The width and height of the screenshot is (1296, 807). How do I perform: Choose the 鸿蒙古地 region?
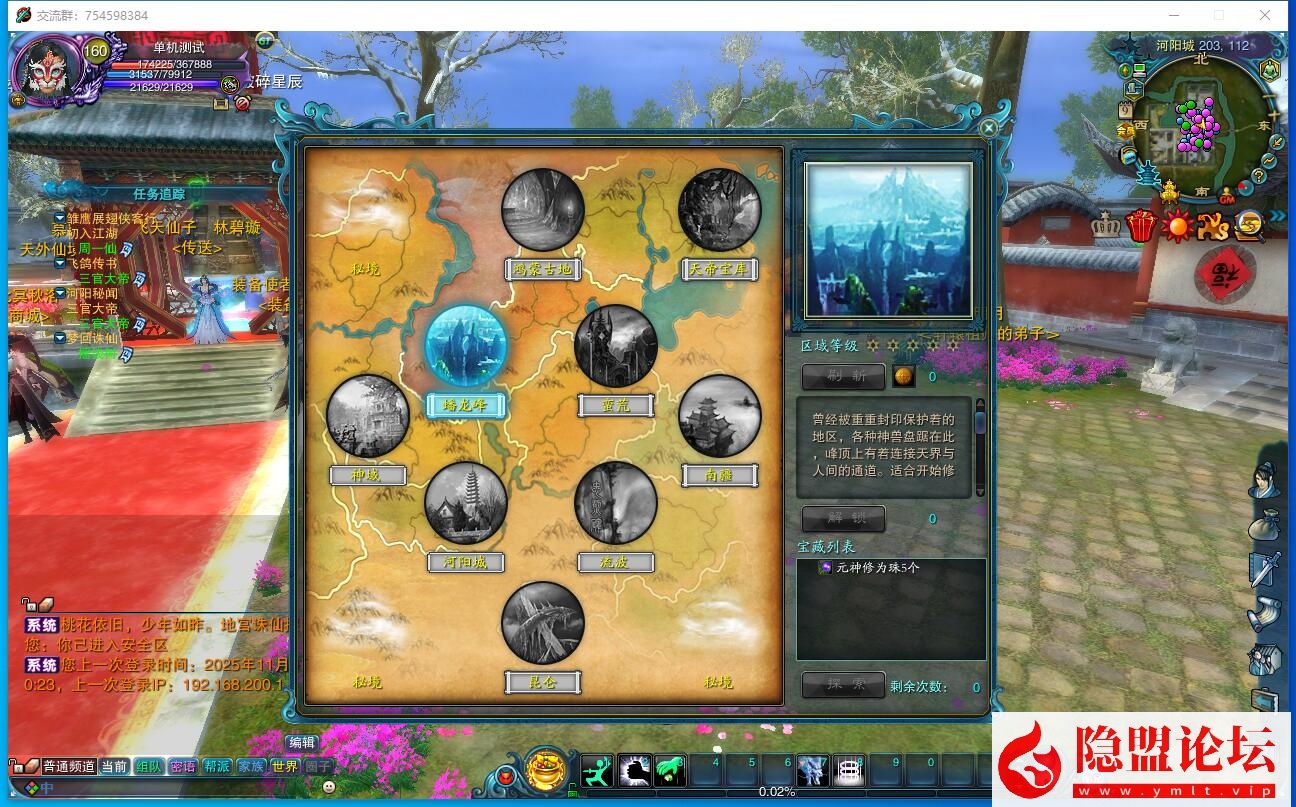[543, 210]
